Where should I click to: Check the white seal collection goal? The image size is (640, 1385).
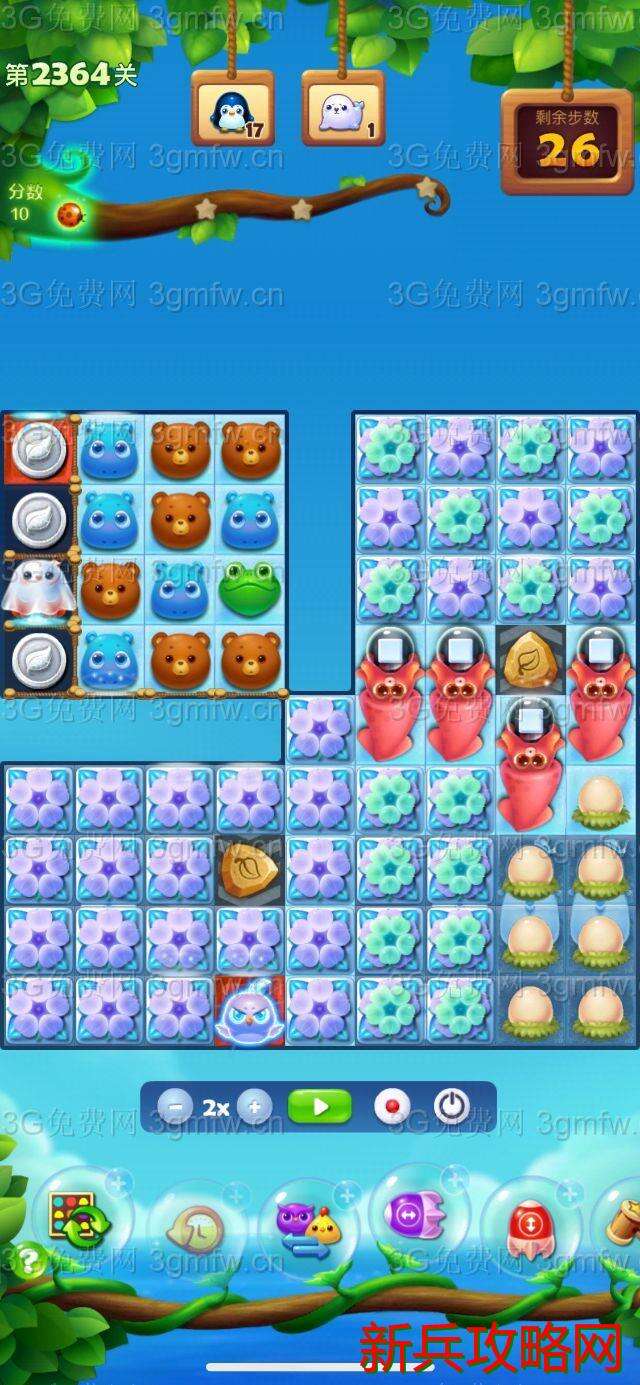pos(343,110)
